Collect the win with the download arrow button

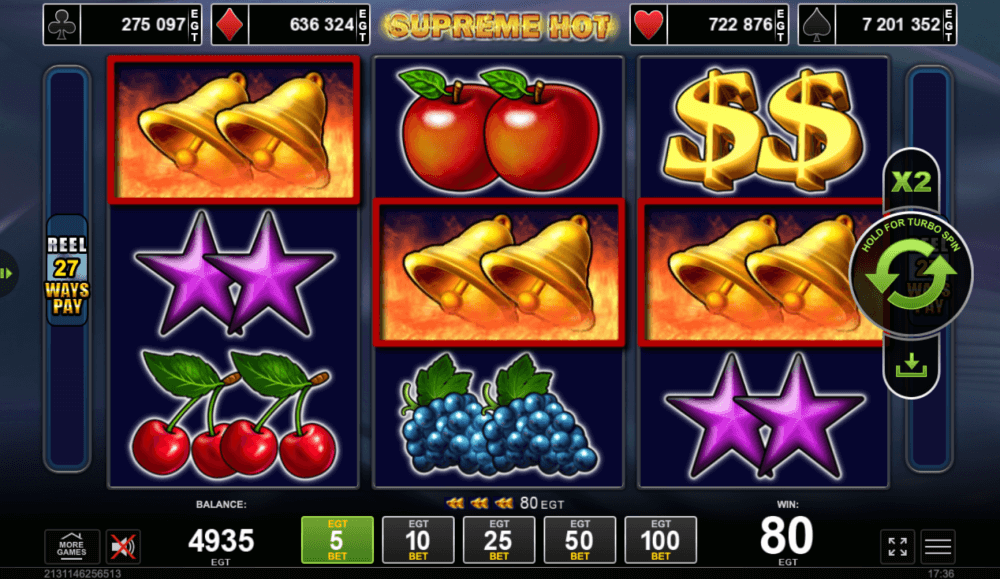pos(911,368)
